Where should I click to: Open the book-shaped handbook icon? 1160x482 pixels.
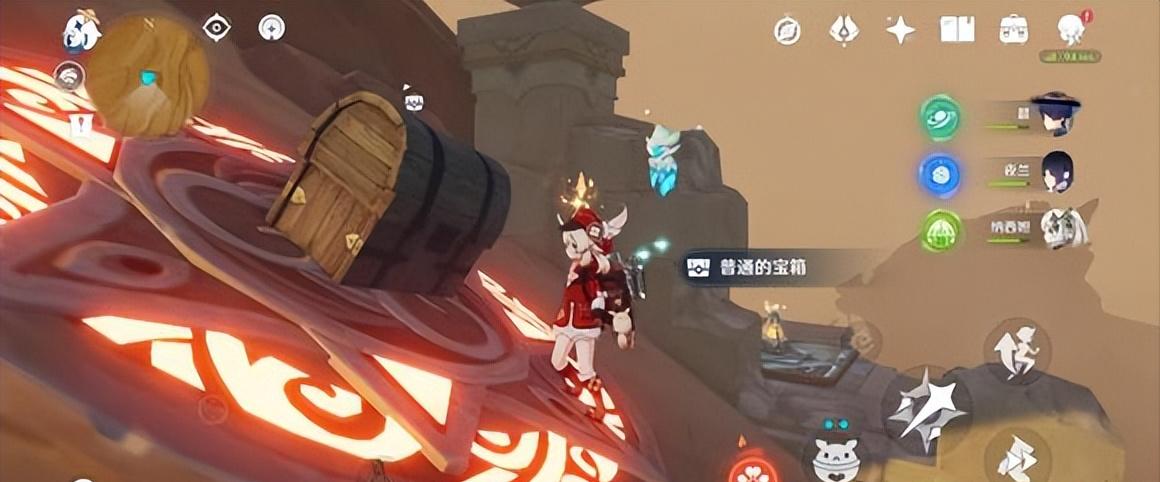tap(957, 30)
